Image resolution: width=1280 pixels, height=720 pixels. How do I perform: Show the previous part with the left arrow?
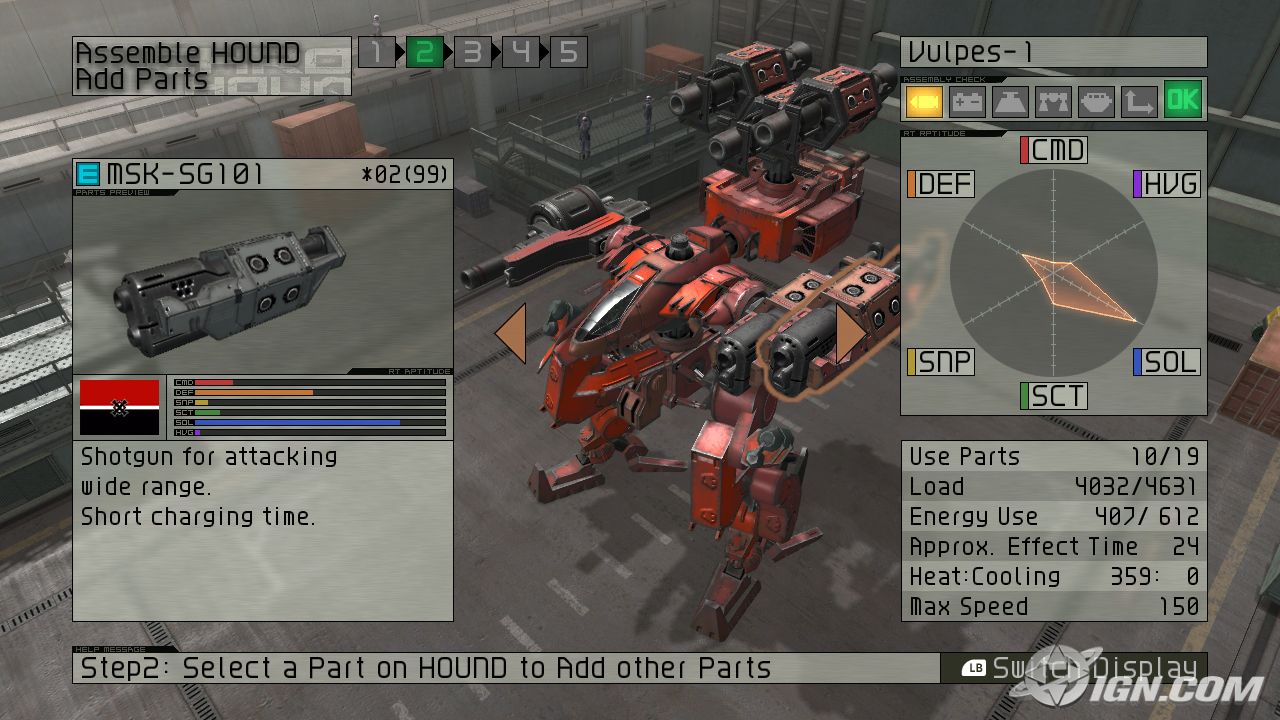[x=511, y=334]
